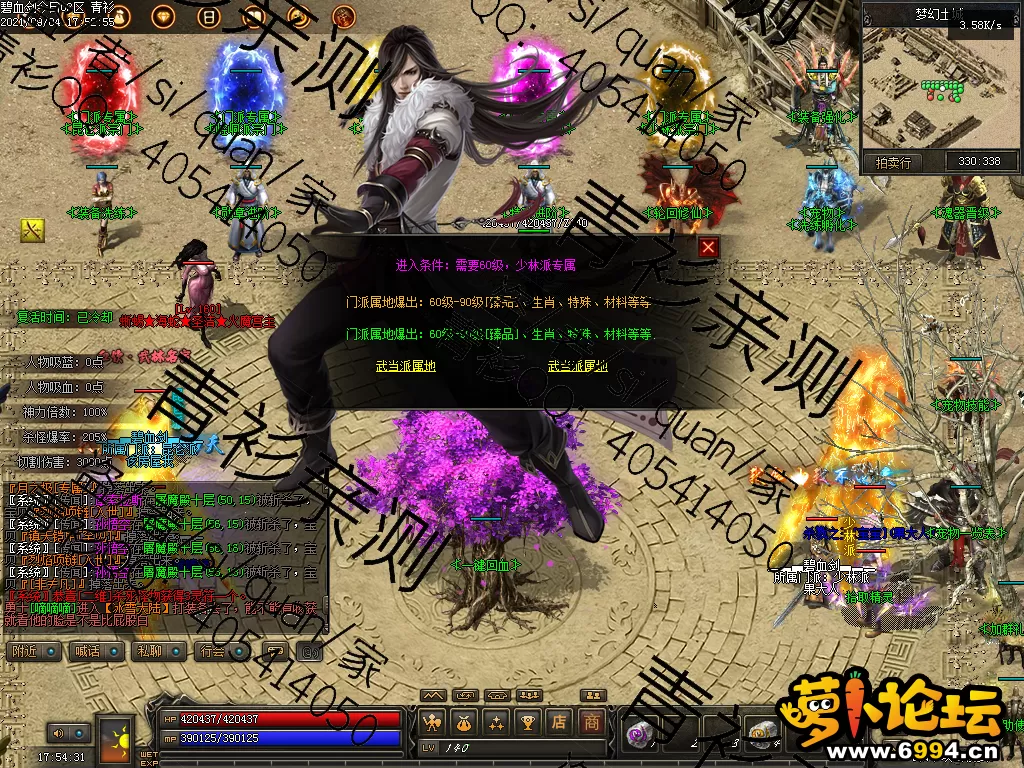This screenshot has width=1024, height=768.
Task: Open the 拍卖行 auction house
Action: click(x=894, y=162)
